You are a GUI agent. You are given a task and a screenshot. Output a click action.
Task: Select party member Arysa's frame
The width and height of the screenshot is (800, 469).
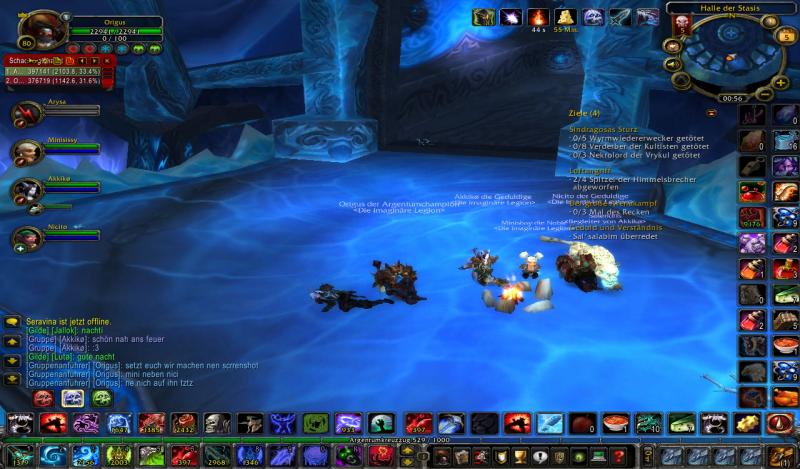pyautogui.click(x=27, y=112)
